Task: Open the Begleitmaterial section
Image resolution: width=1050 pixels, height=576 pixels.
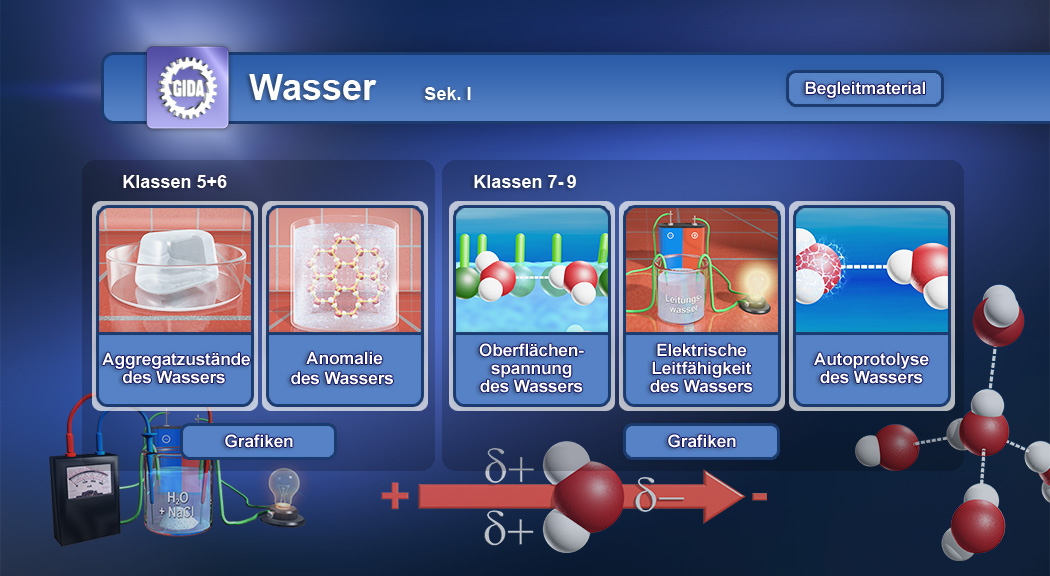Action: click(865, 88)
